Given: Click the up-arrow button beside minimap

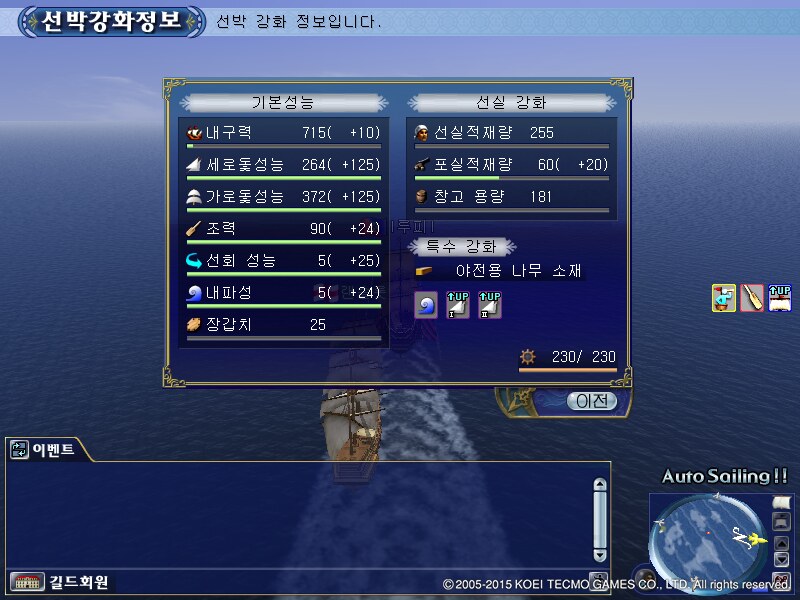Looking at the screenshot, I should point(782,543).
